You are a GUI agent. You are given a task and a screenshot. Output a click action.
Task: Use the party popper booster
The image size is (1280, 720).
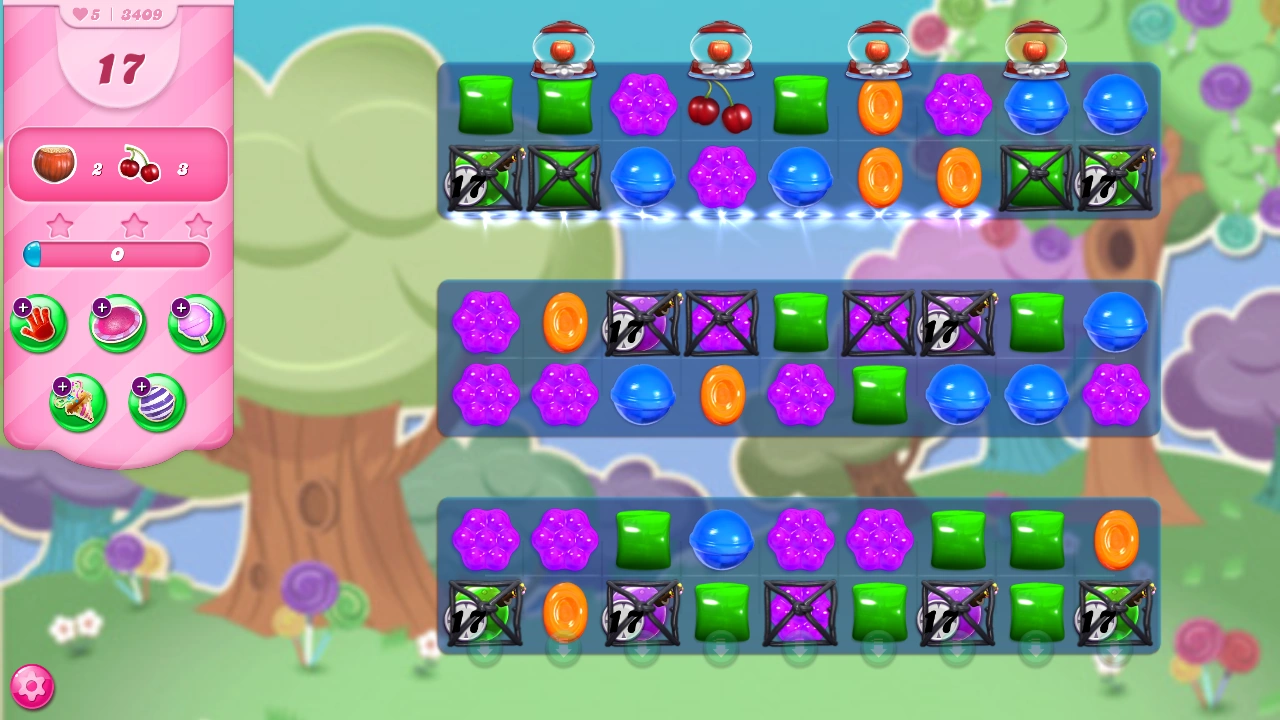[x=78, y=402]
